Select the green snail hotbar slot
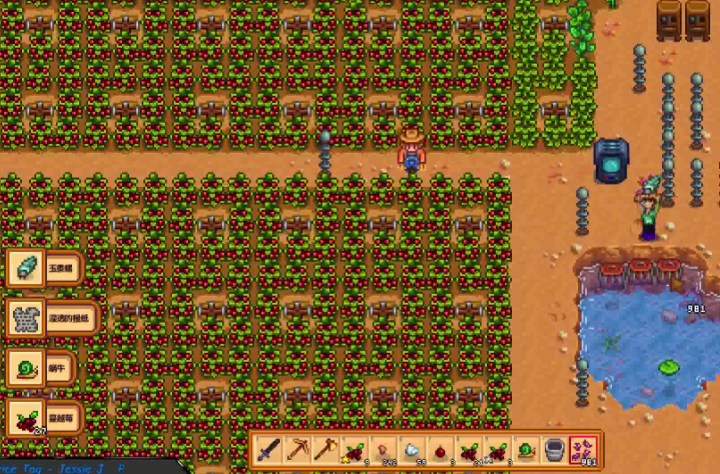Viewport: 720px width, 474px height. point(525,449)
